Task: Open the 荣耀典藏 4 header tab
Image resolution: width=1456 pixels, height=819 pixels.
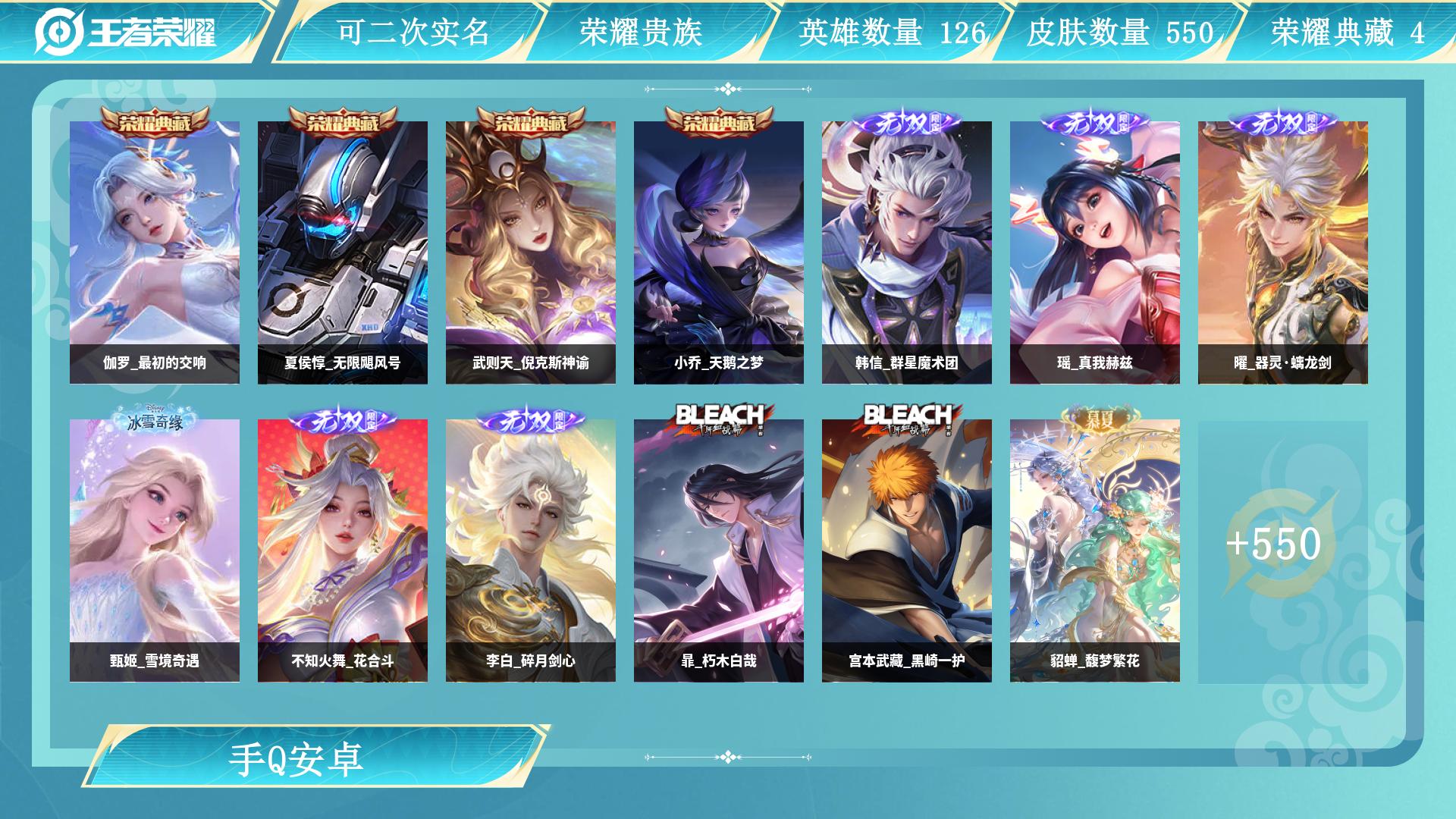Action: [1347, 32]
